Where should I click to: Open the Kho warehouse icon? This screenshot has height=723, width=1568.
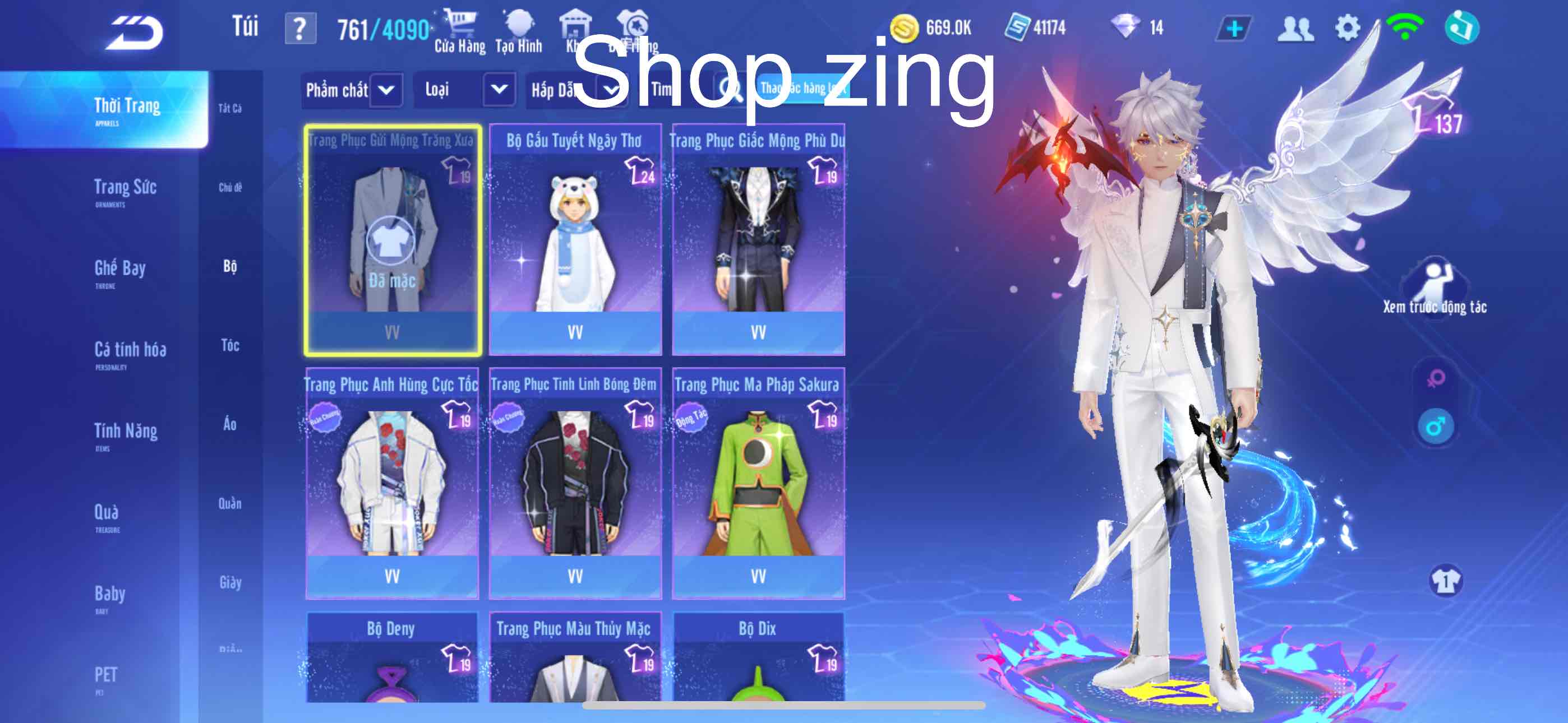pyautogui.click(x=575, y=24)
